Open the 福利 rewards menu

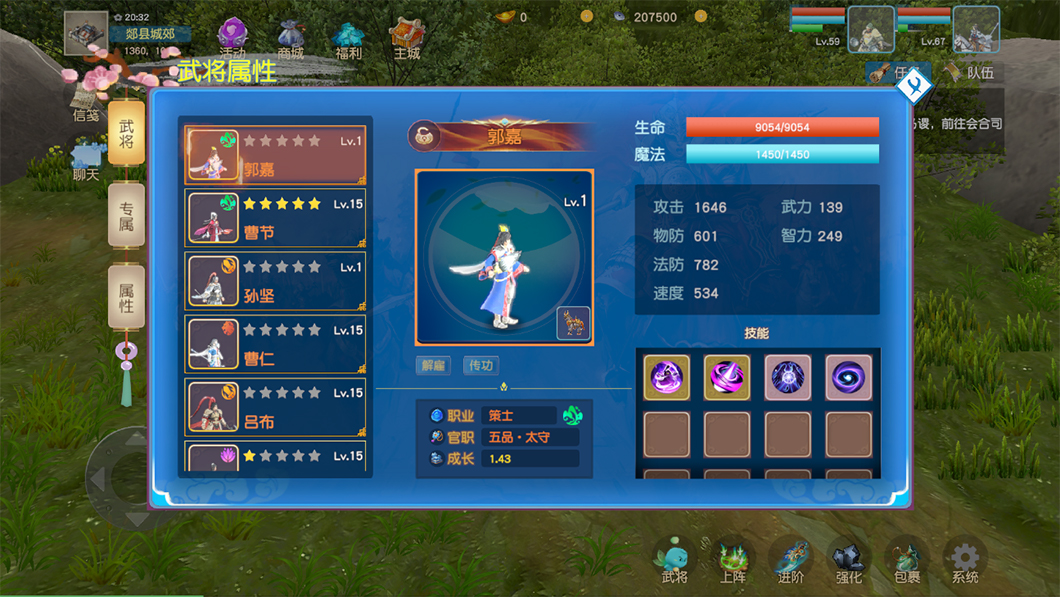pyautogui.click(x=349, y=40)
